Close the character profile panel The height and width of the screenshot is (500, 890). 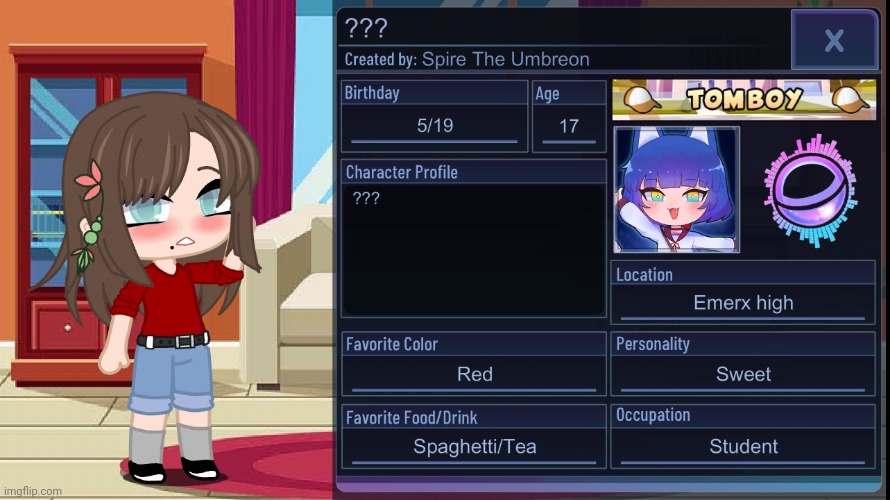[833, 41]
